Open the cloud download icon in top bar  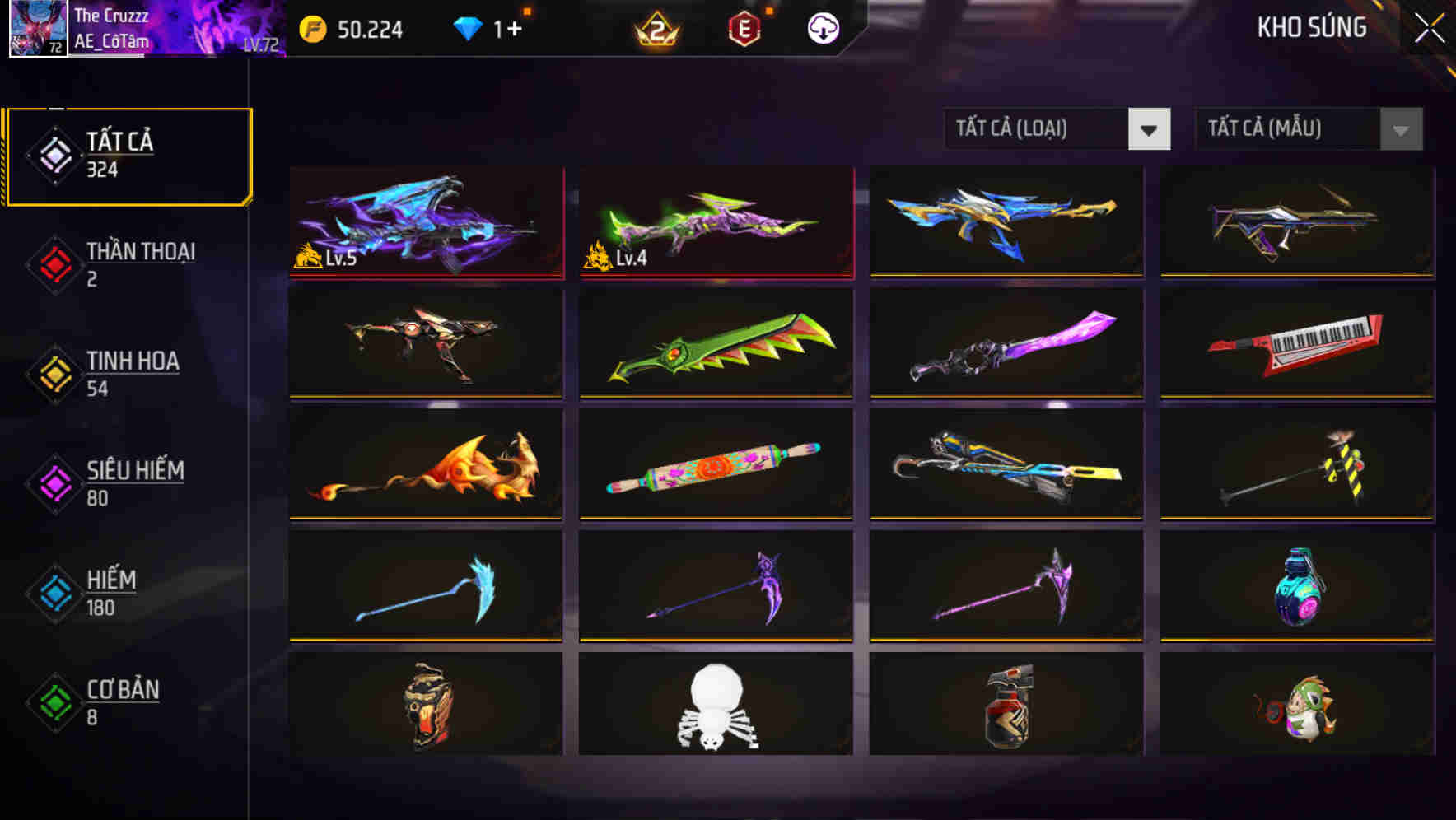(x=822, y=26)
